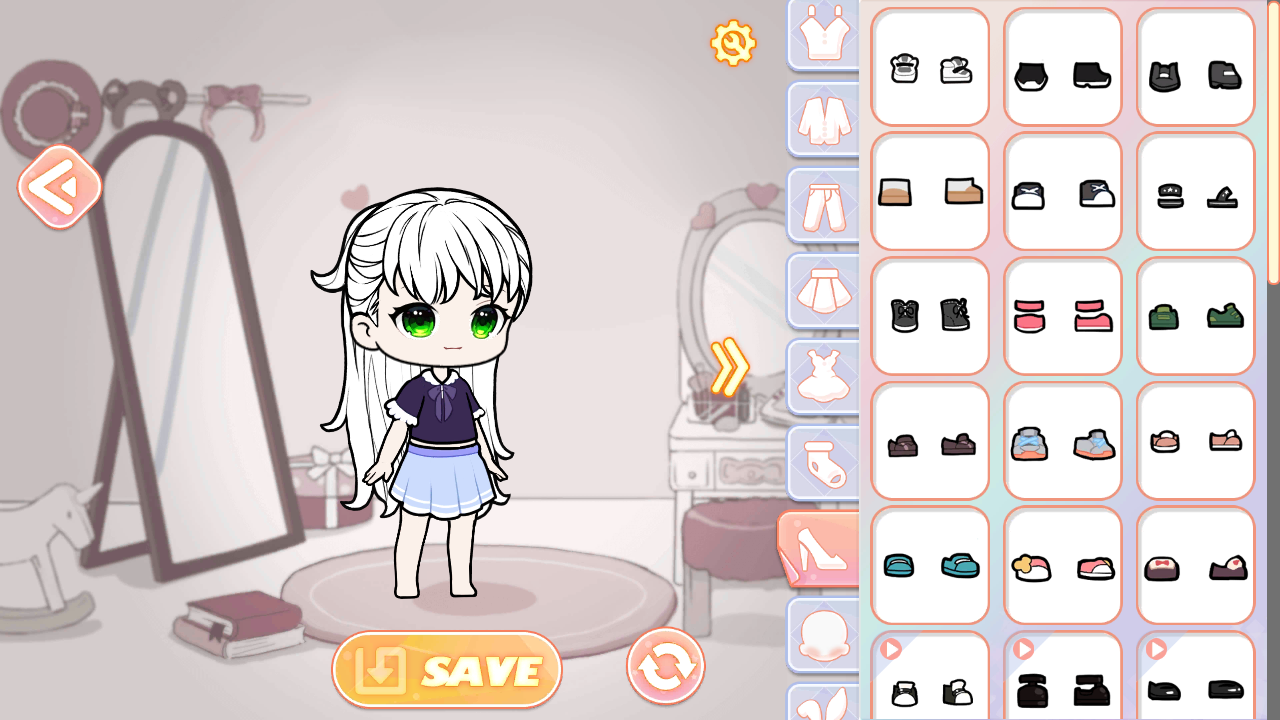The height and width of the screenshot is (720, 1280).
Task: Open the partially visible bottom category tab
Action: tap(822, 706)
